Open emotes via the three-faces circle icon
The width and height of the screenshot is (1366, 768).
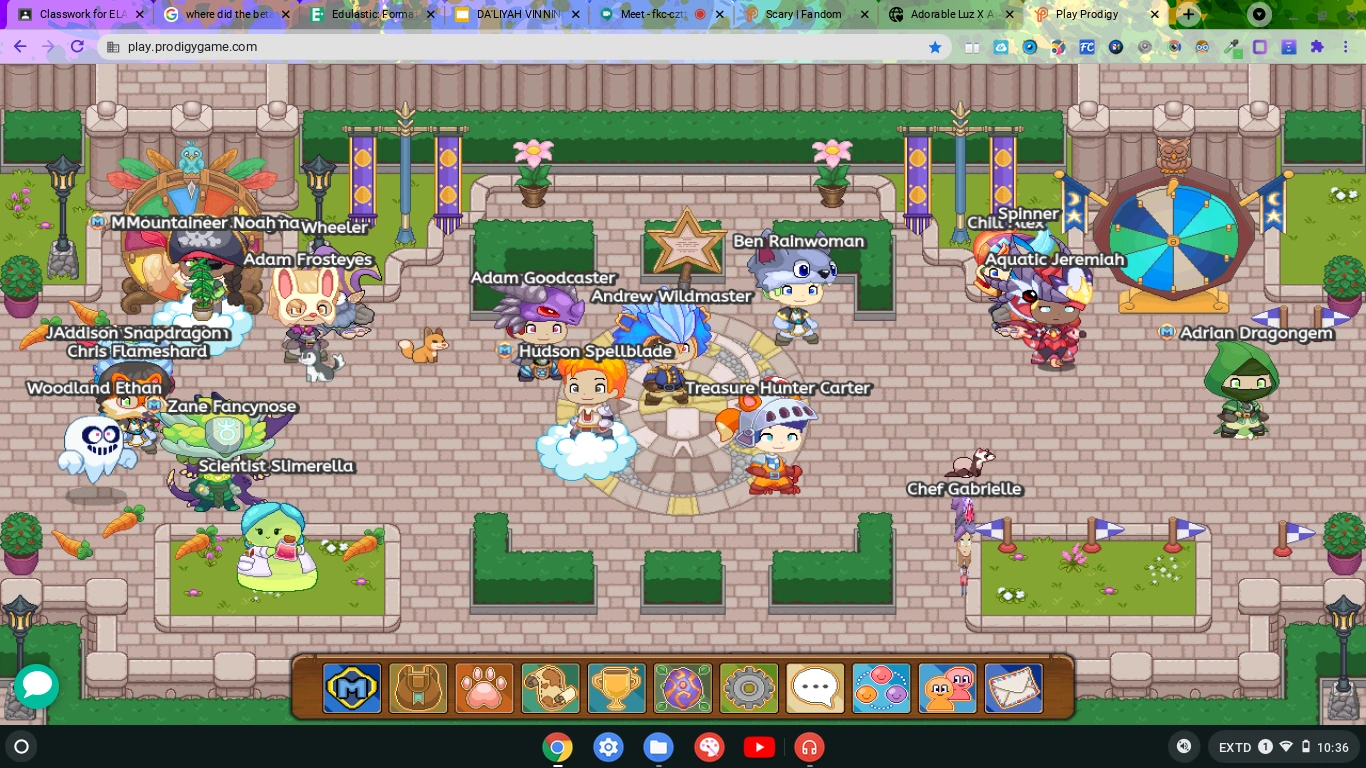[880, 687]
